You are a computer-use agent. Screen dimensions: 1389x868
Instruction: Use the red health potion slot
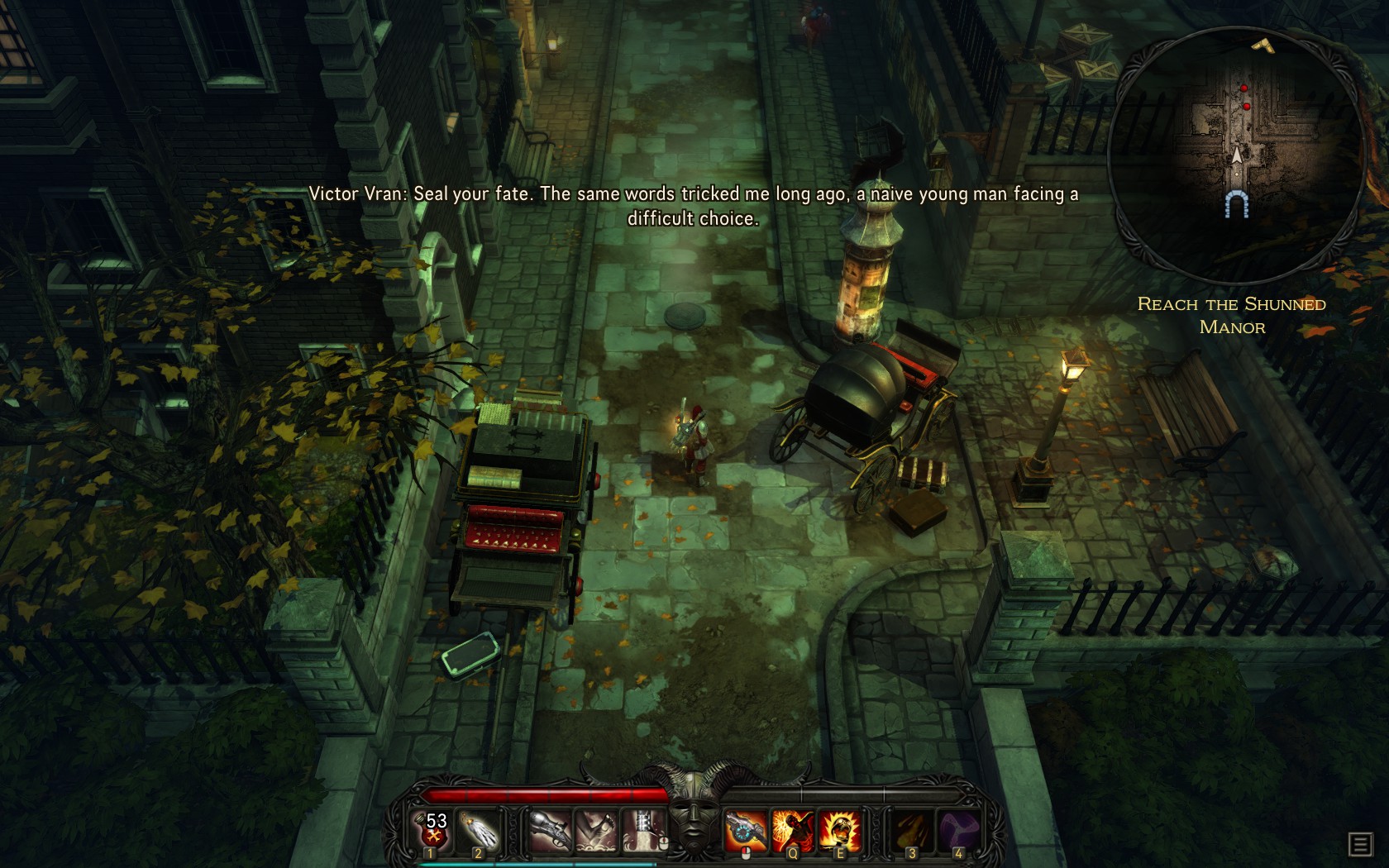click(x=433, y=830)
